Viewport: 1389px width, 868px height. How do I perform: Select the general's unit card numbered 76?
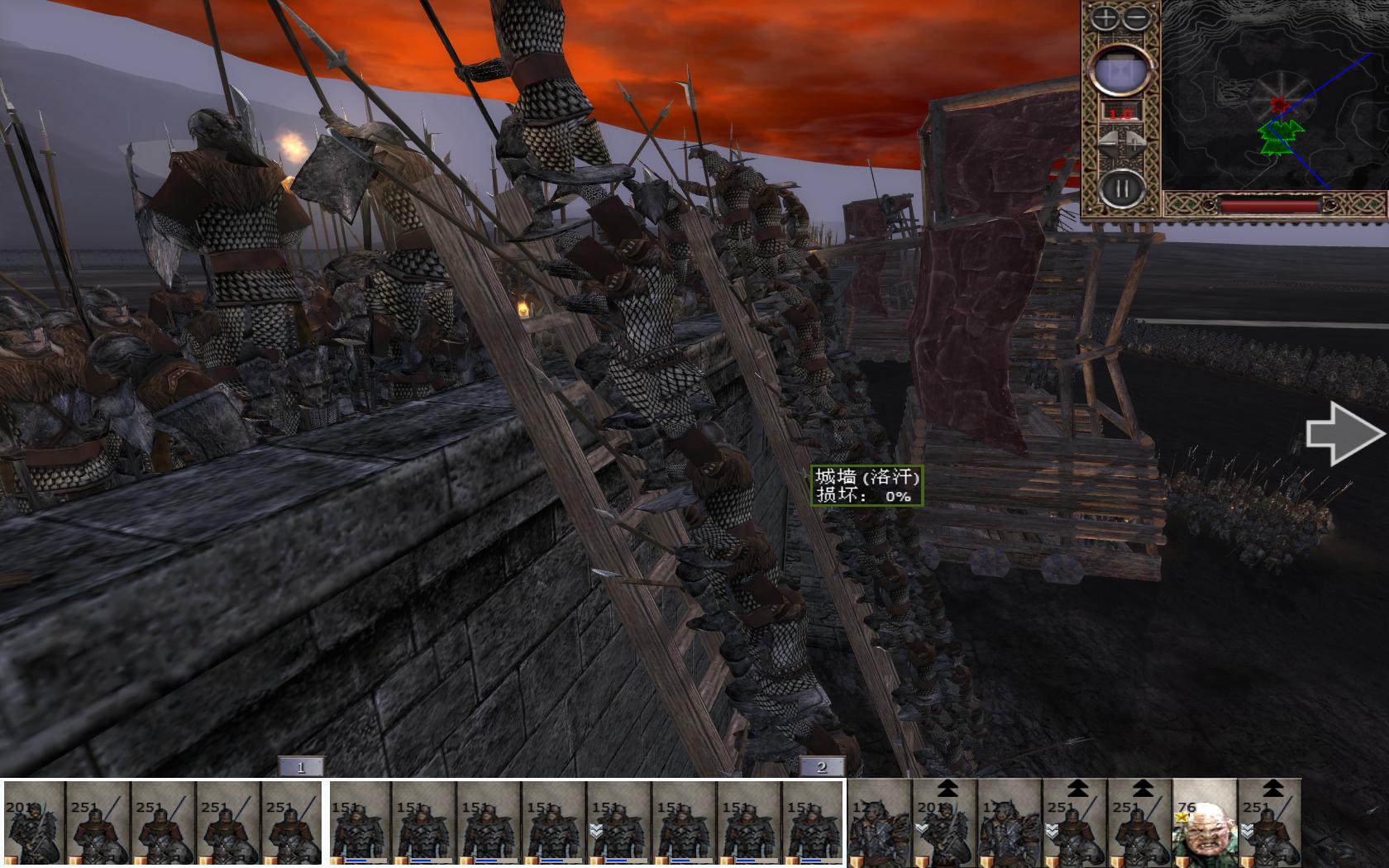tap(1204, 824)
